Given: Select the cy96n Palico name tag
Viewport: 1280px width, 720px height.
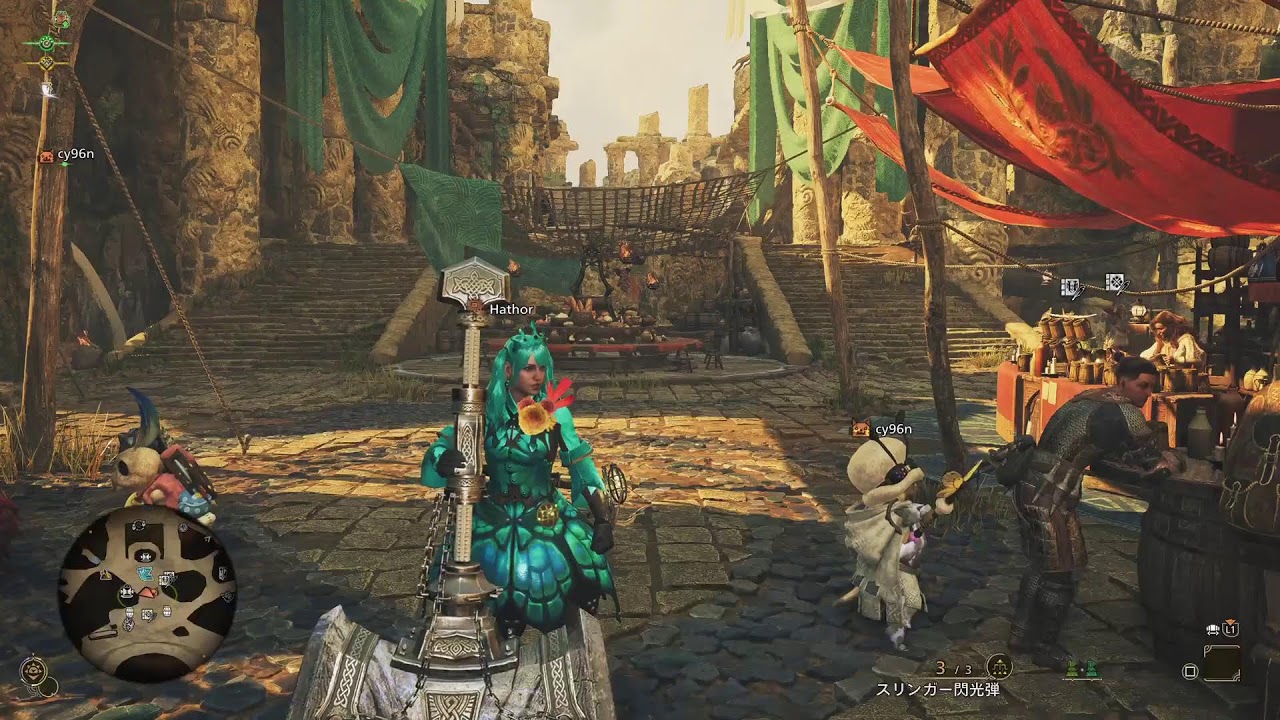Looking at the screenshot, I should click(x=892, y=429).
